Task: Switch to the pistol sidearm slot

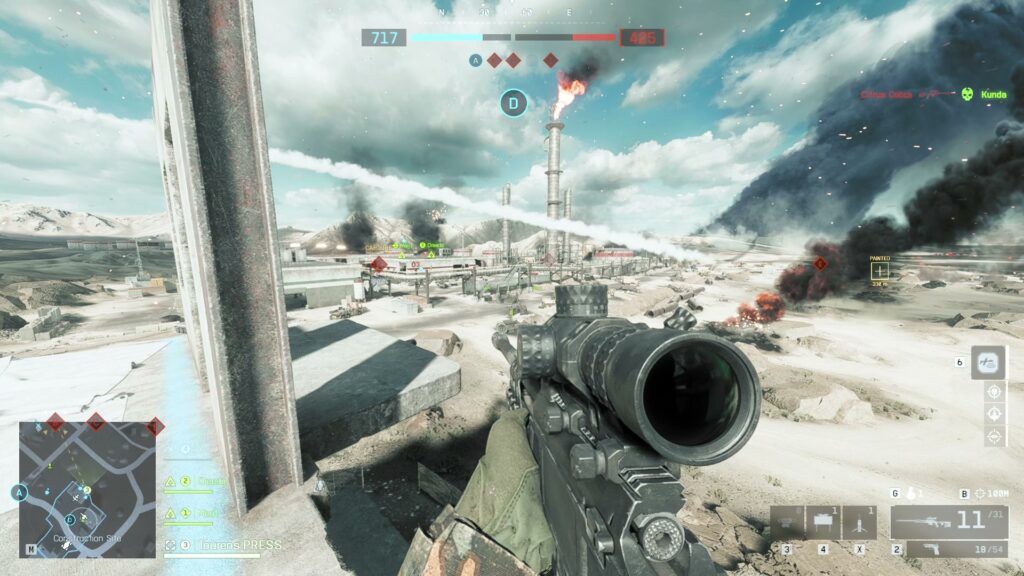Action: 948,549
